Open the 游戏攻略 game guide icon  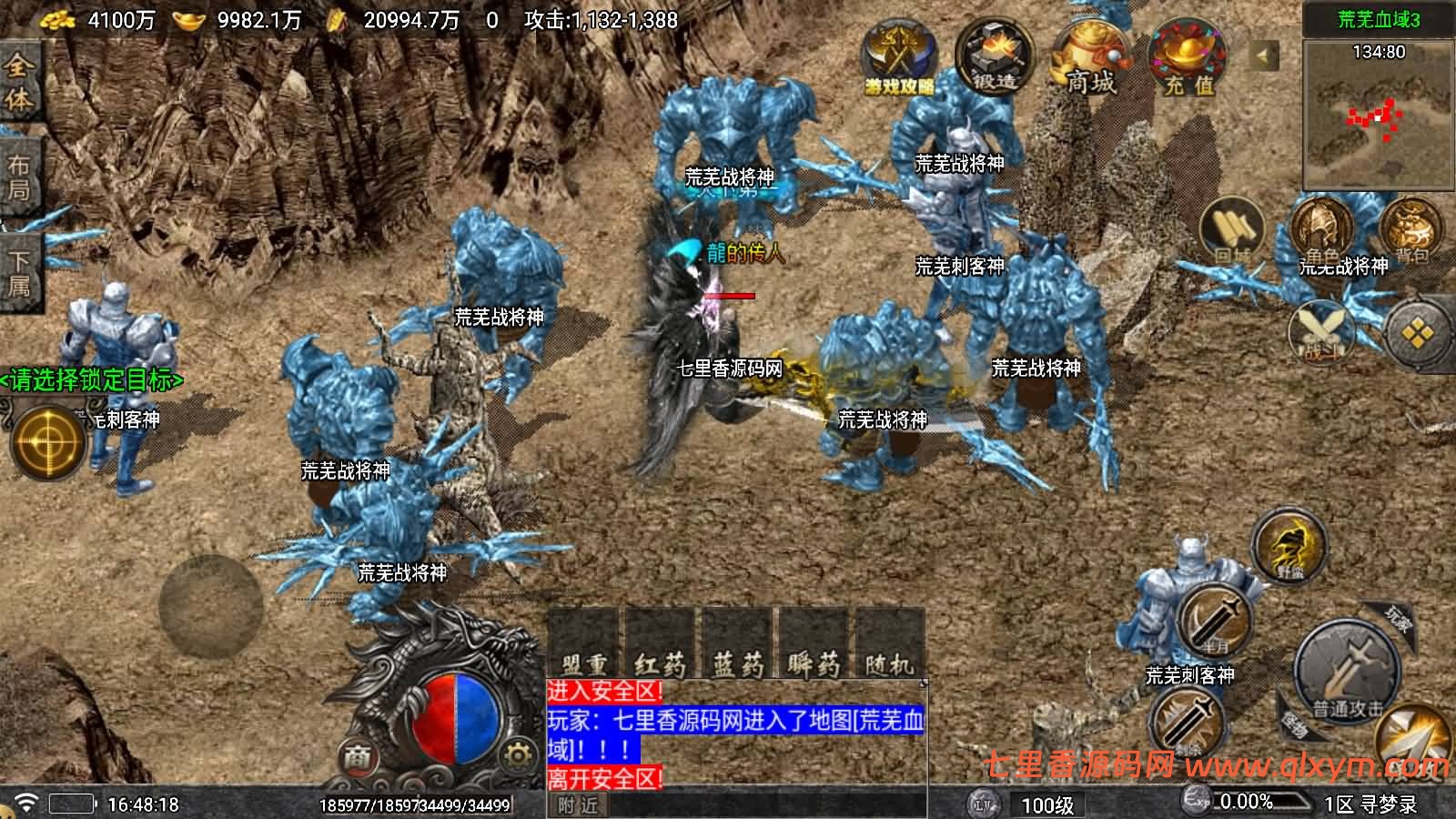coord(899,59)
